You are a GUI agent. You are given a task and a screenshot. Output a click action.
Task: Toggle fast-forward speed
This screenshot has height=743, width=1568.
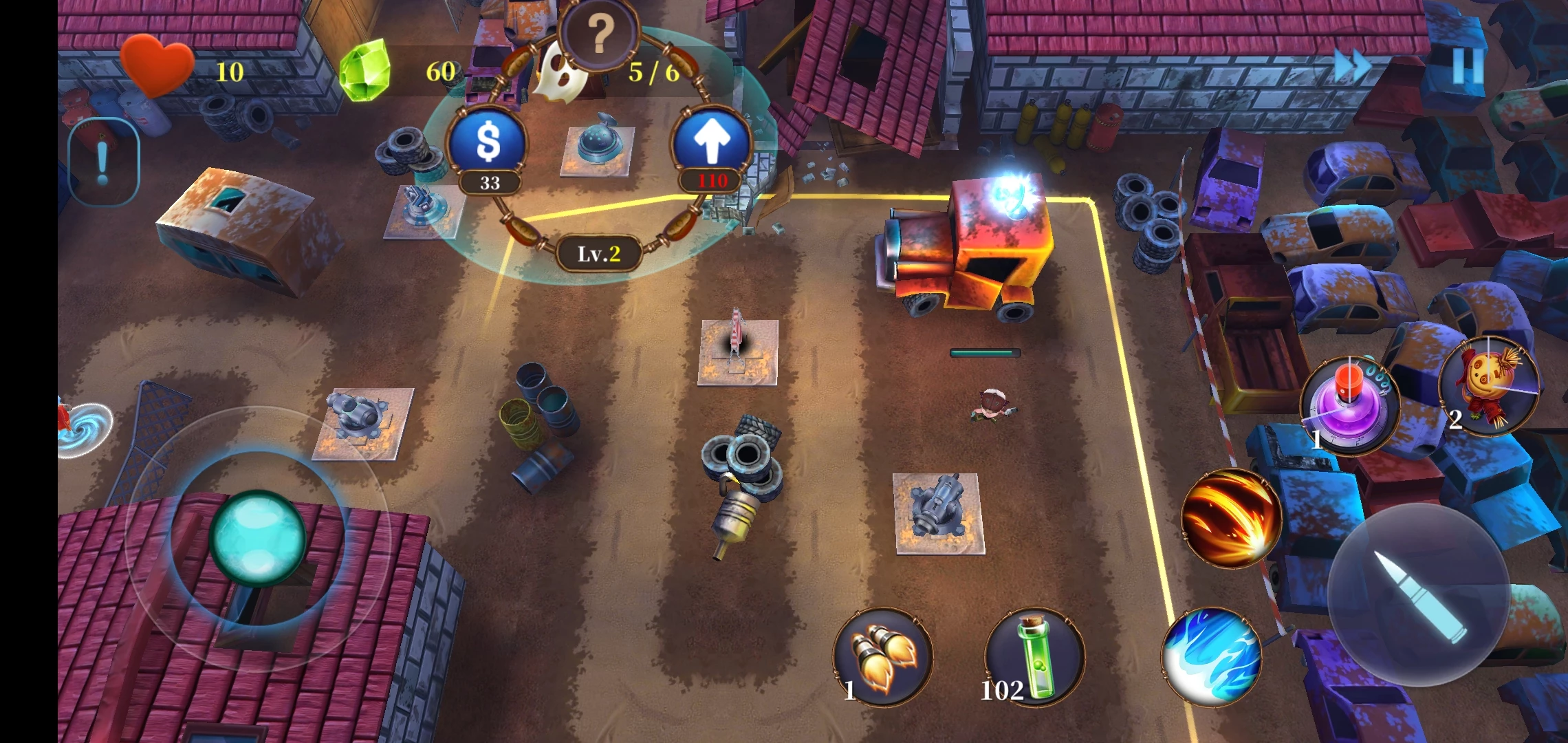(1352, 67)
